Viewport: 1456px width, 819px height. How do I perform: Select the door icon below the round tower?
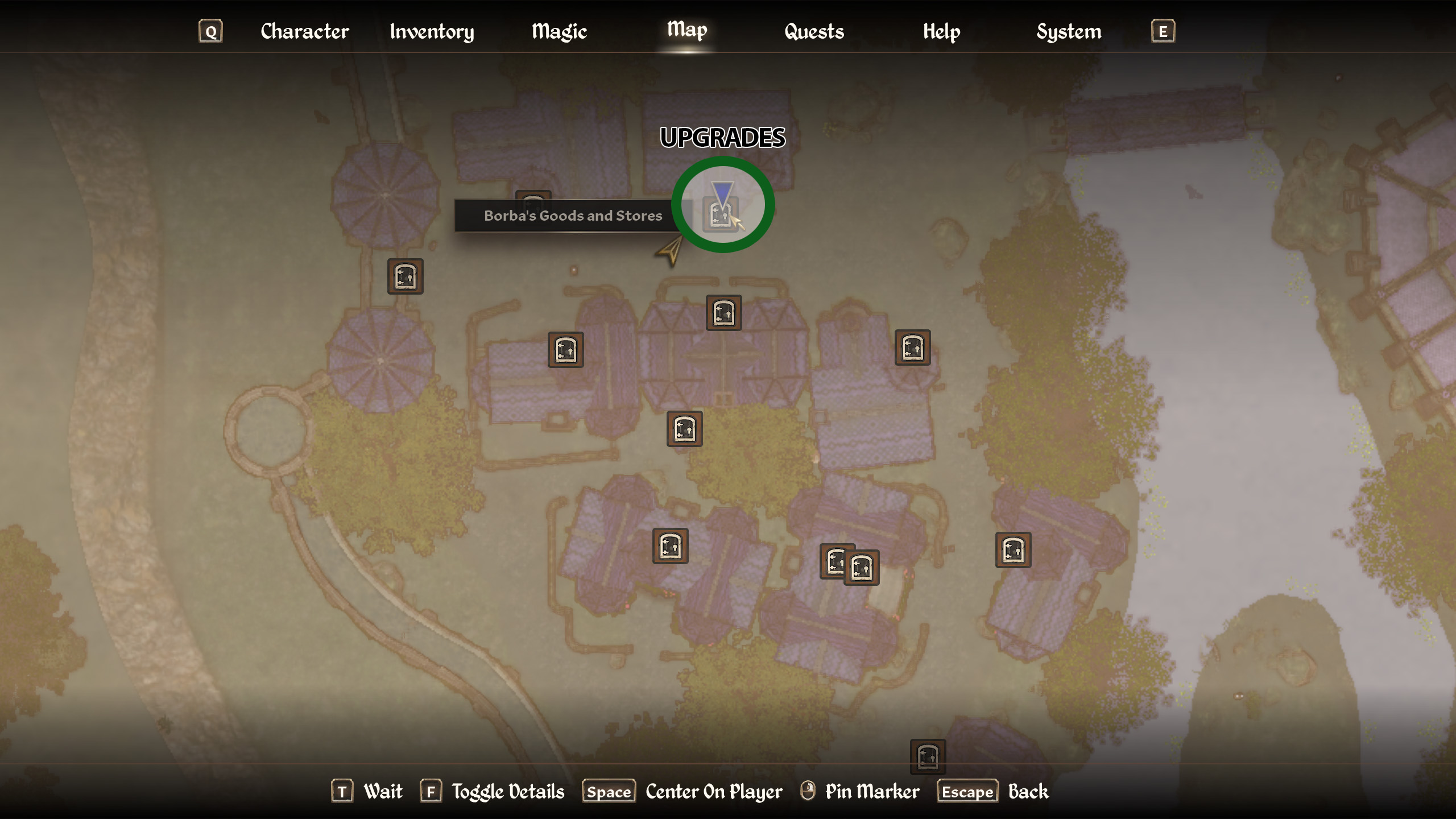(x=405, y=277)
